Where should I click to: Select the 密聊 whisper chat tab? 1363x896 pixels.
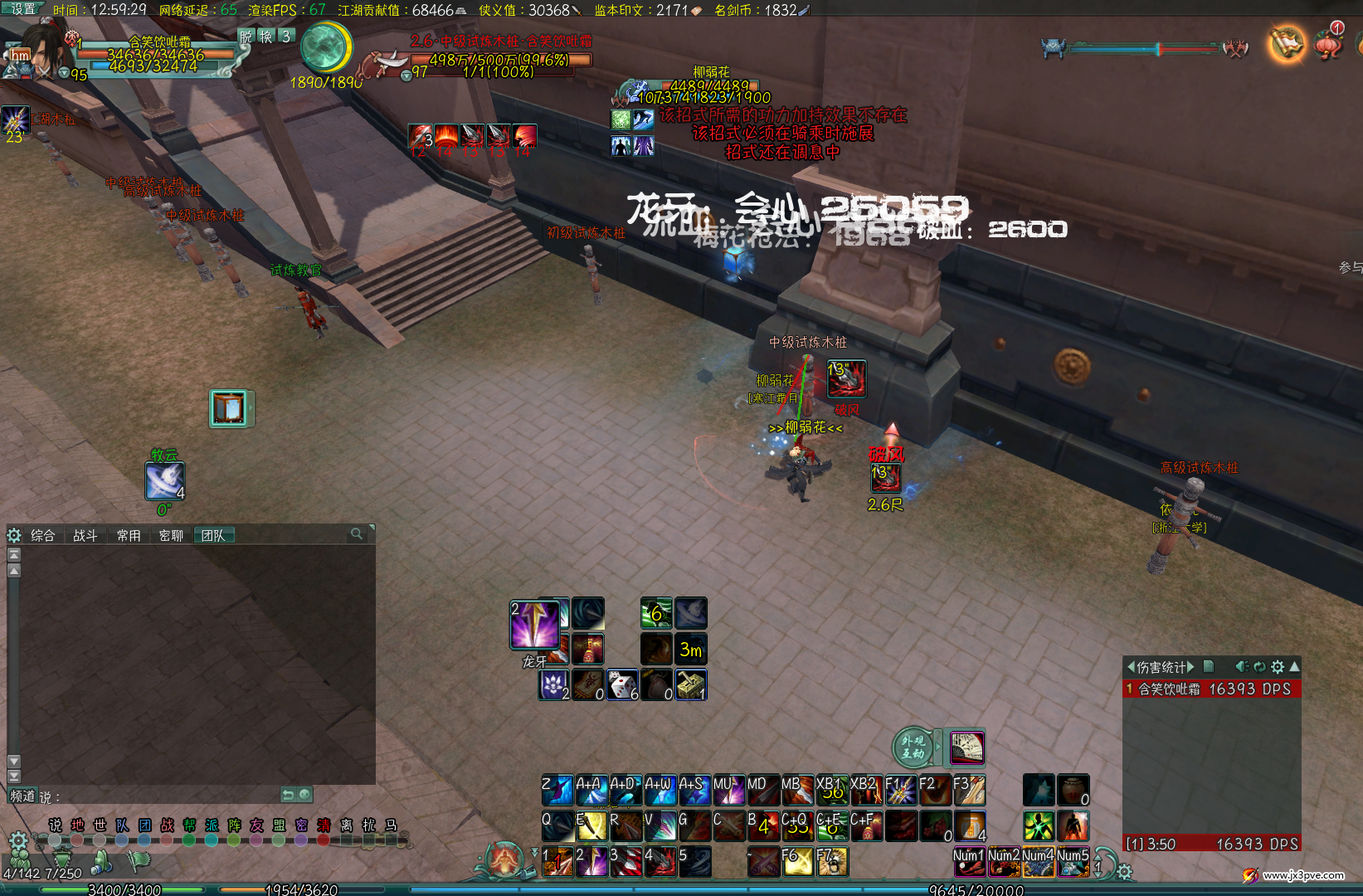171,536
